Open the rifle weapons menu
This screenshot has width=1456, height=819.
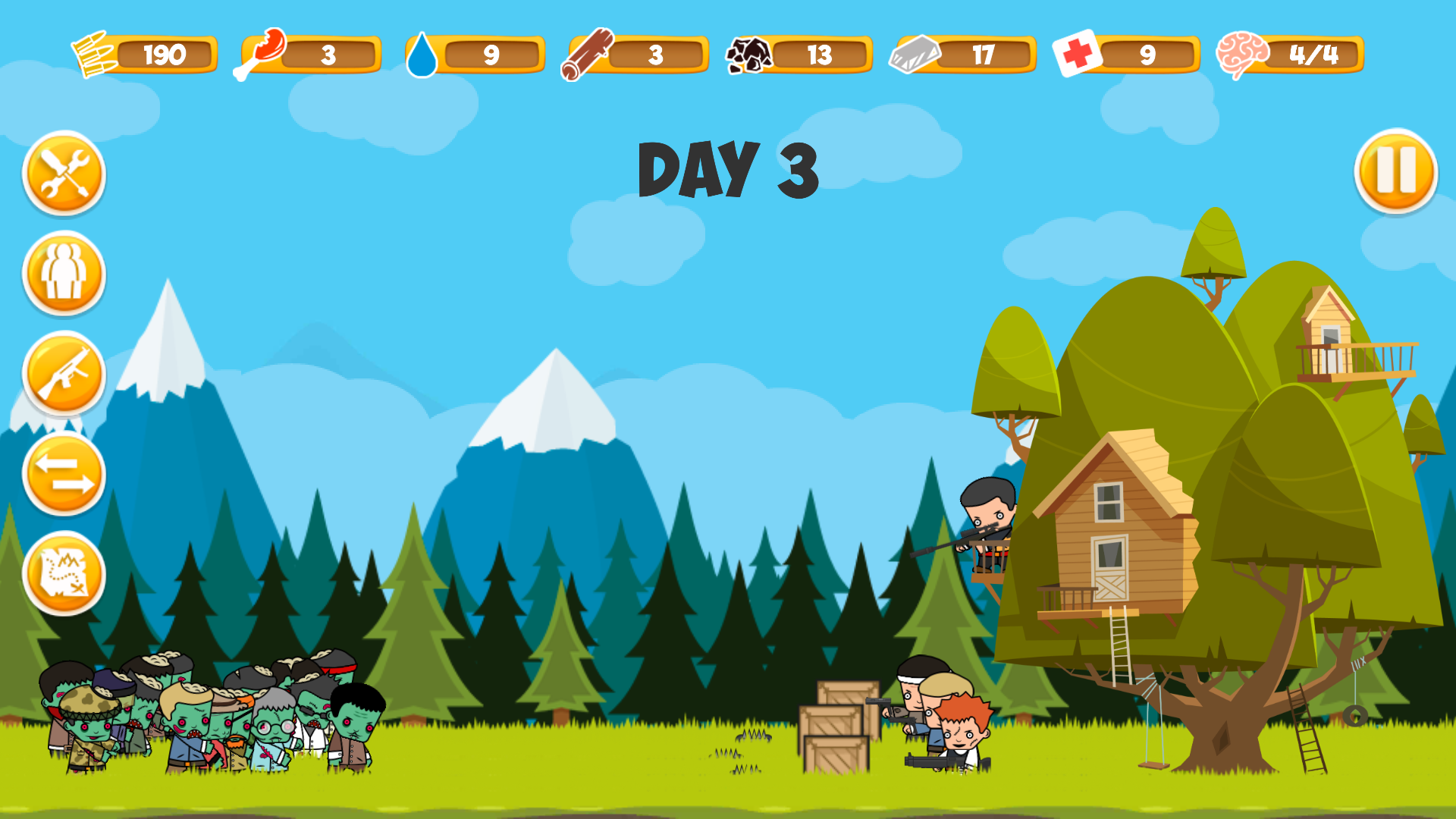(64, 373)
